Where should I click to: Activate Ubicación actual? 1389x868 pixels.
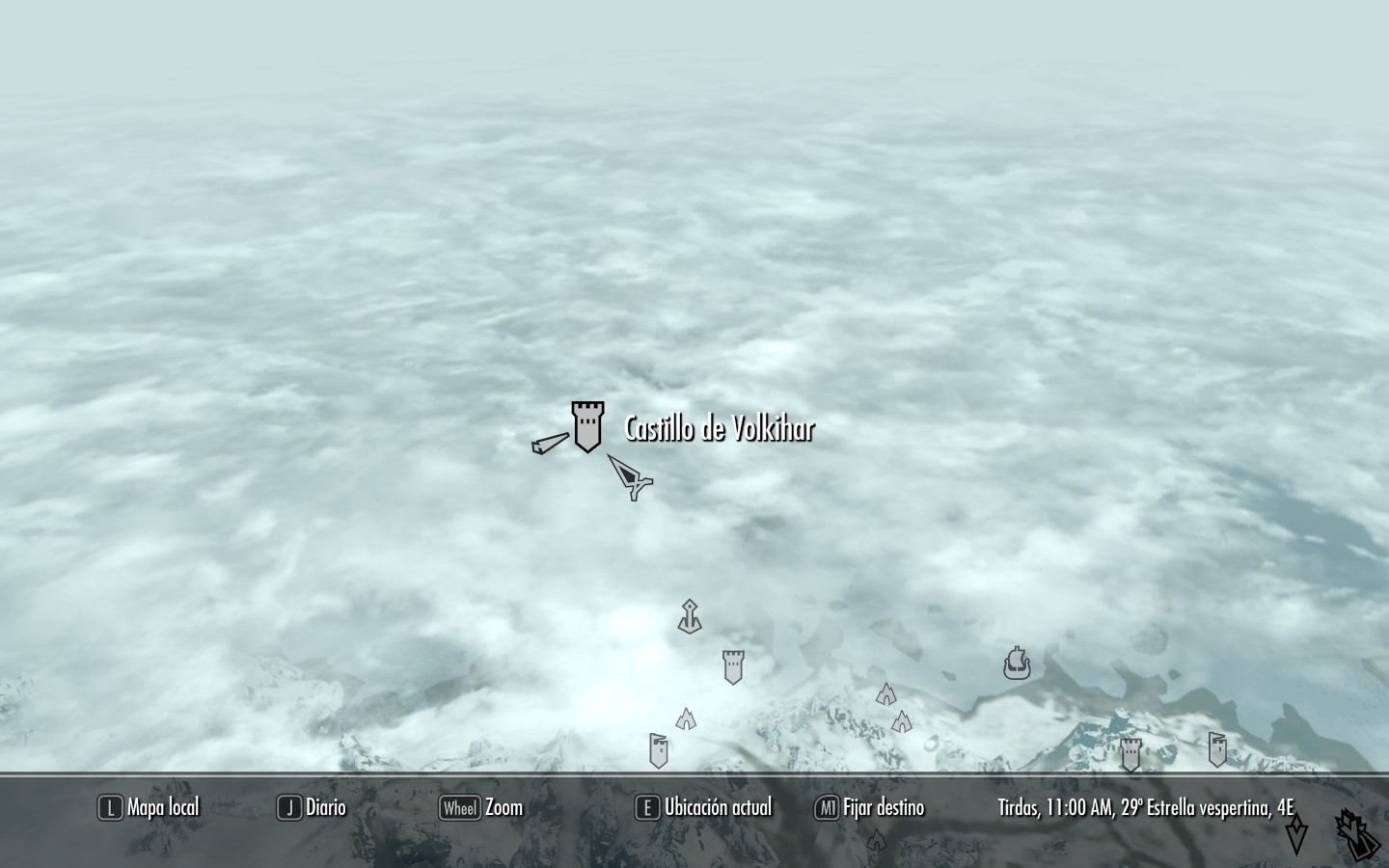703,807
